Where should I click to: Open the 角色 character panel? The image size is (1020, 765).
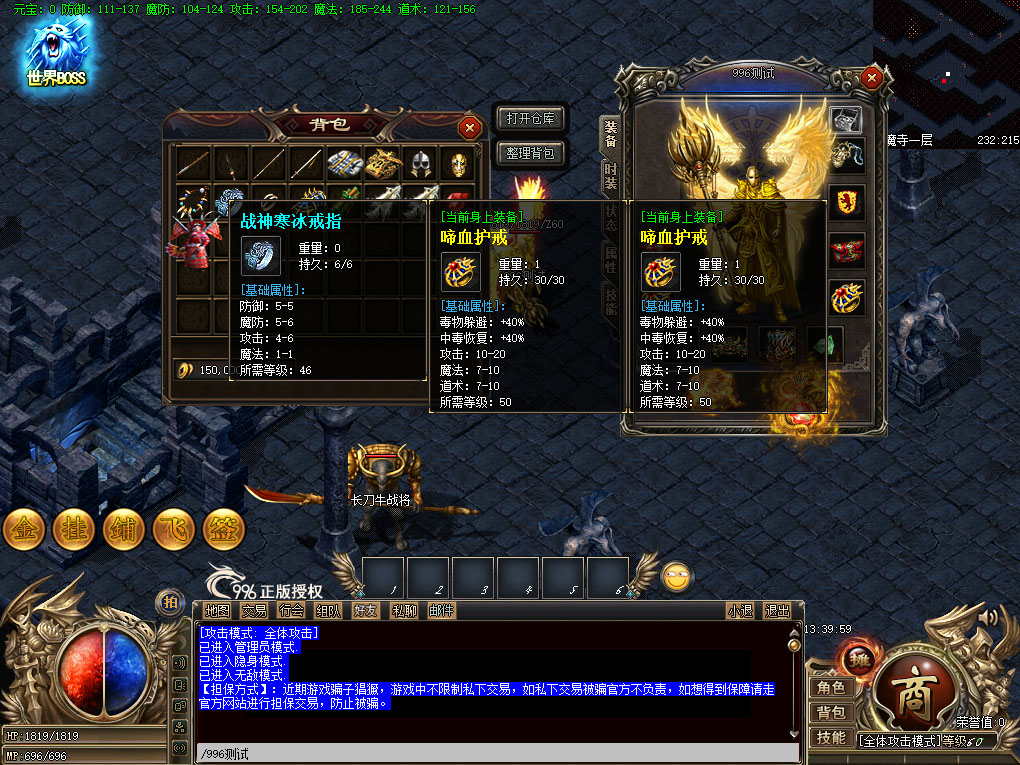(831, 687)
